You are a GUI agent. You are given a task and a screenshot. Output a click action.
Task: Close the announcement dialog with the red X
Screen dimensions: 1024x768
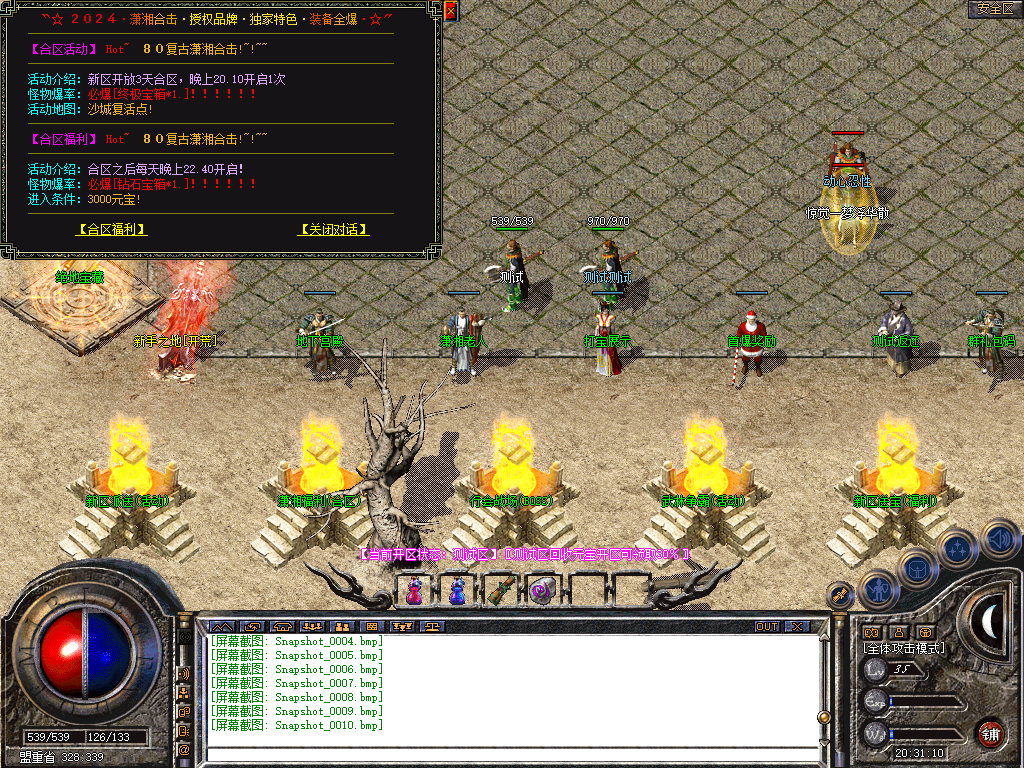[x=450, y=11]
